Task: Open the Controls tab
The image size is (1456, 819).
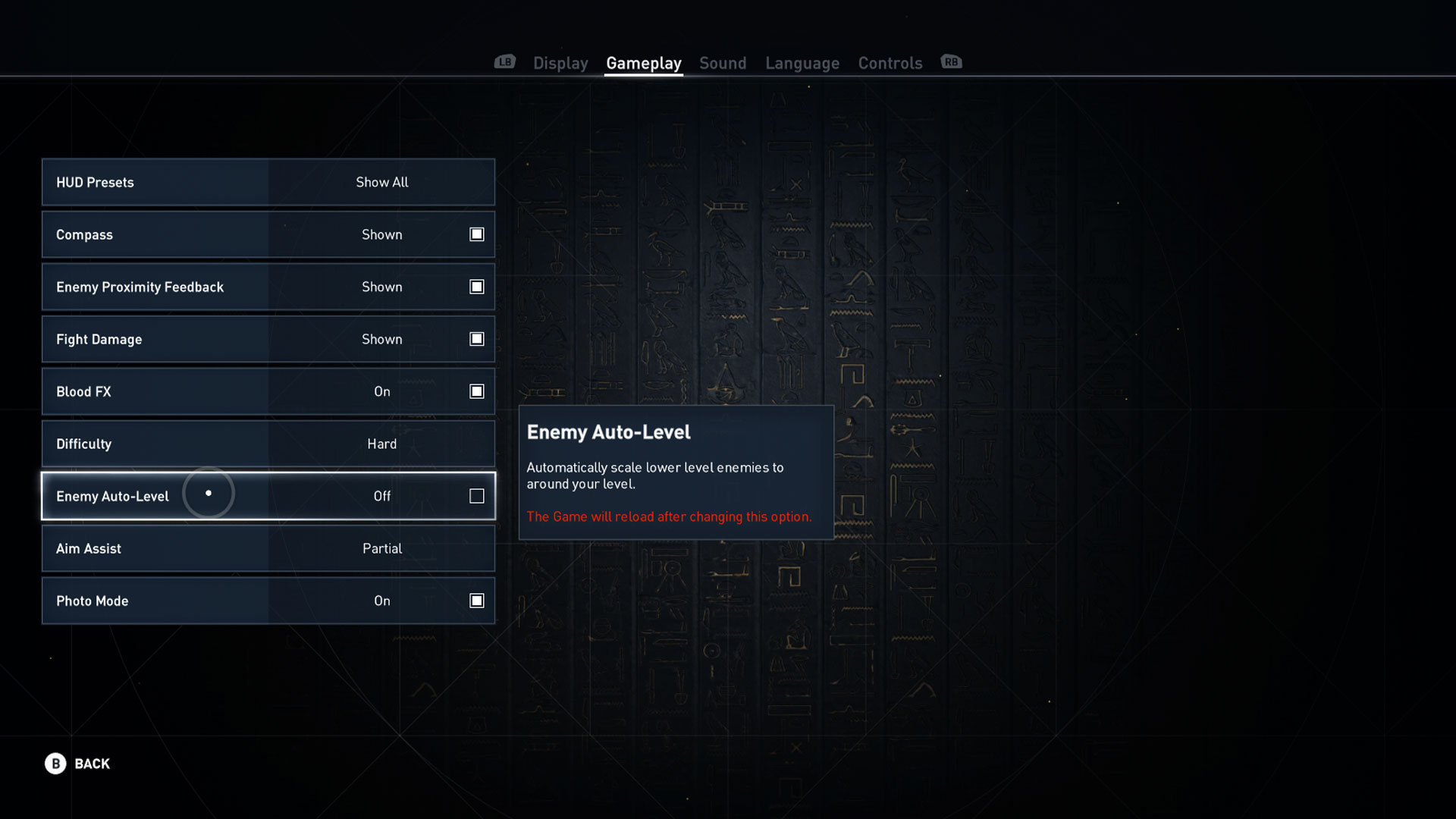Action: (890, 63)
